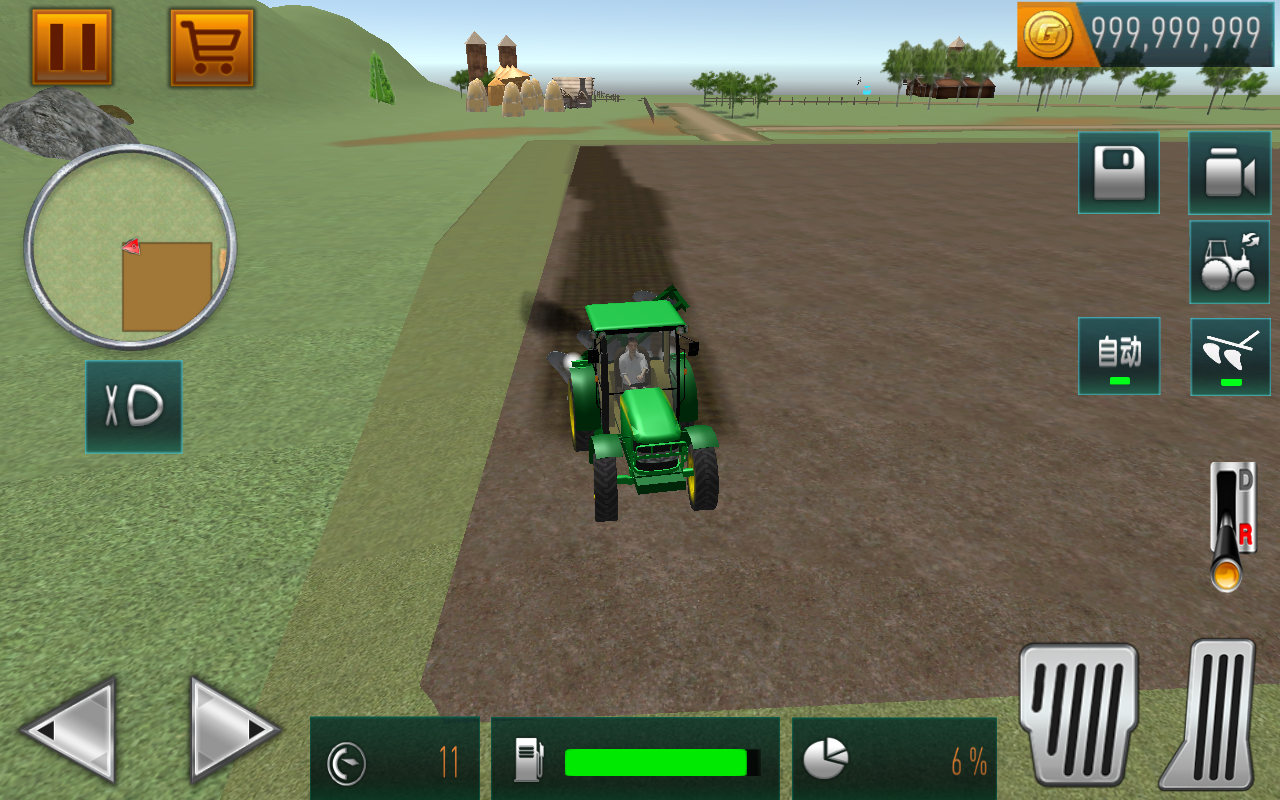Toggle the 自动 auto-drive button
Viewport: 1280px width, 800px height.
tap(1118, 356)
